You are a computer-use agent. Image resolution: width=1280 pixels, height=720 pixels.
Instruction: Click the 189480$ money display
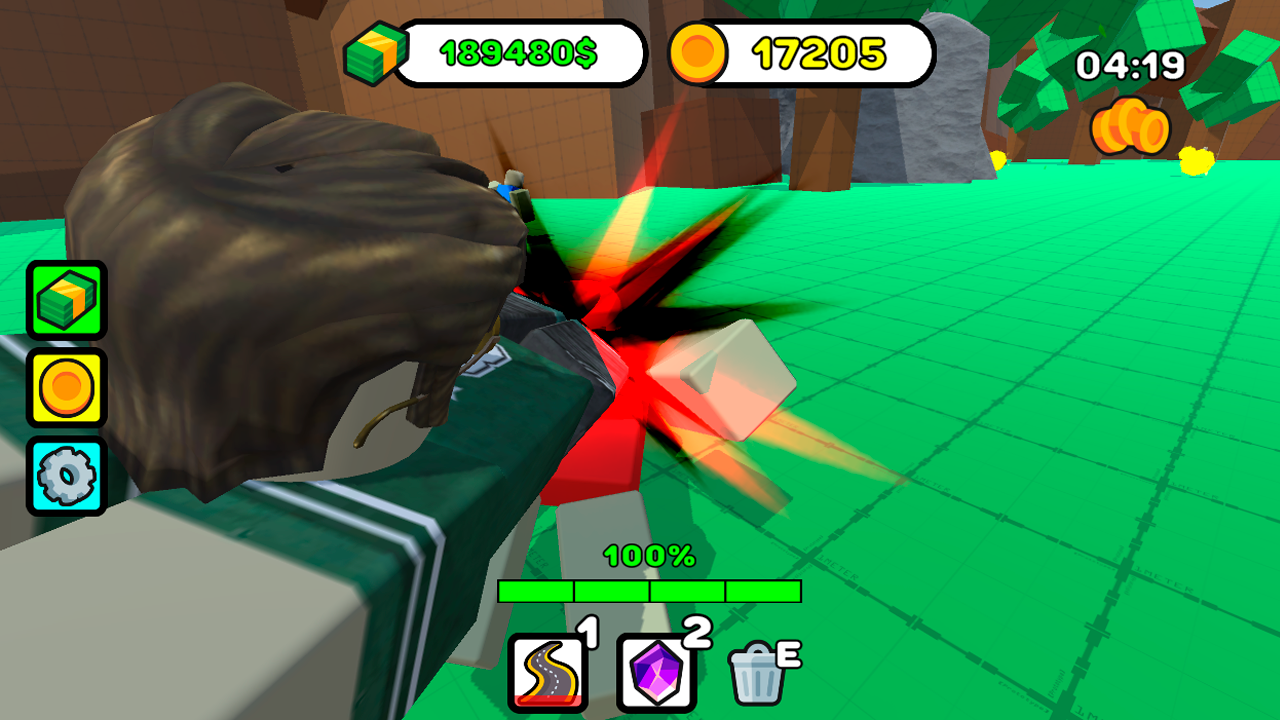coord(520,51)
